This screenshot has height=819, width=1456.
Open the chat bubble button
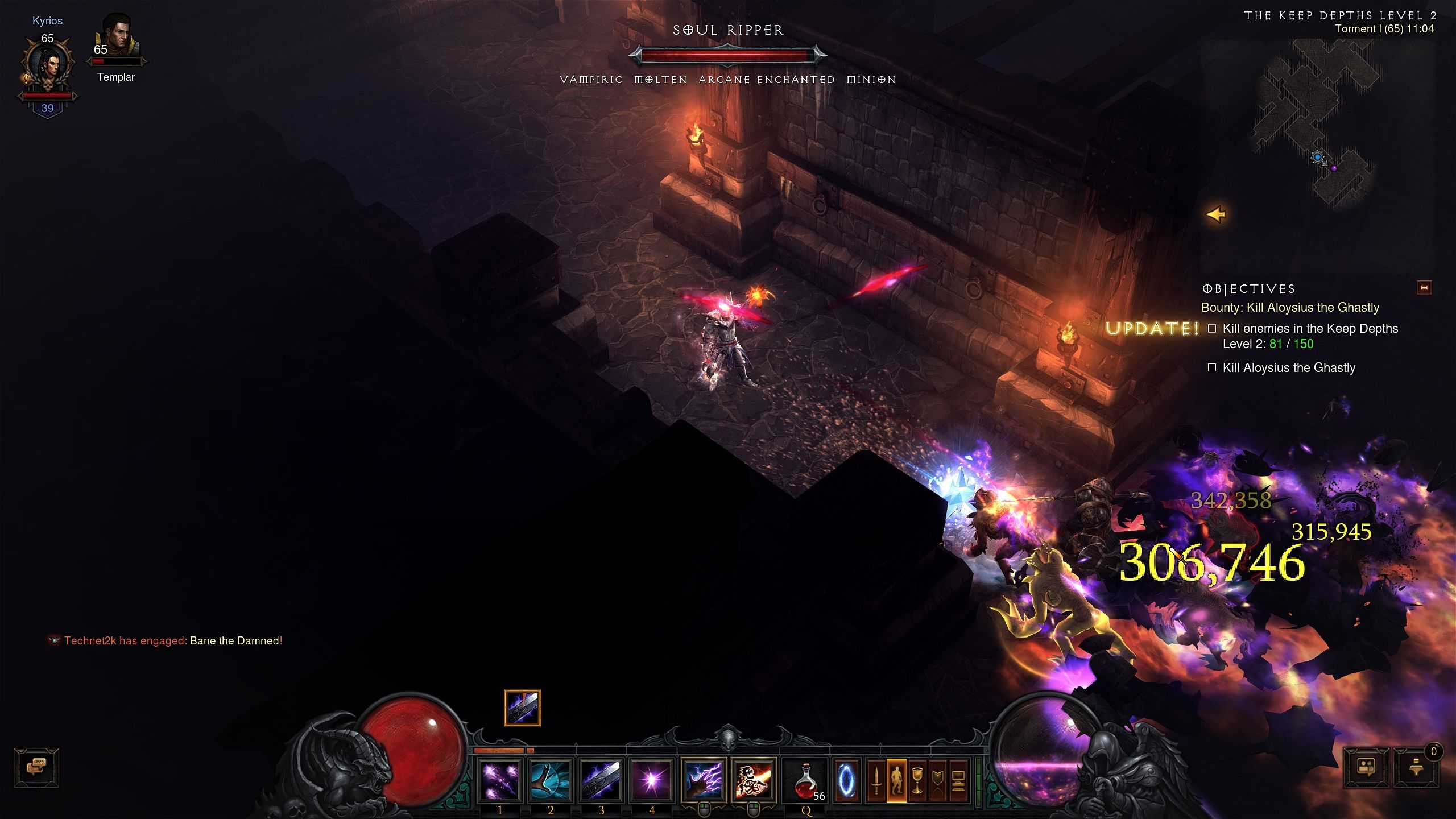[x=36, y=767]
